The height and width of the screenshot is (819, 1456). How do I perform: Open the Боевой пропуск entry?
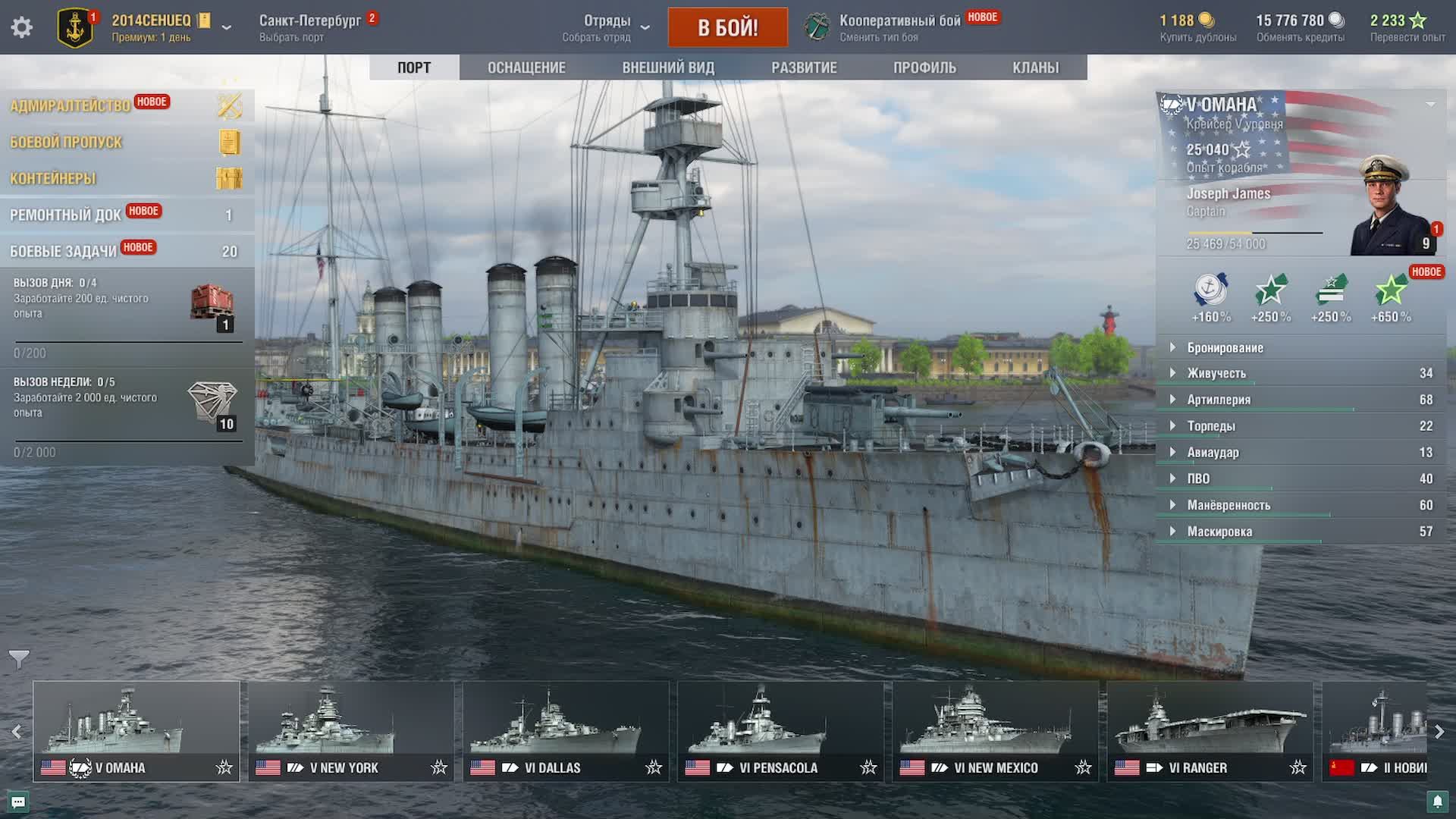66,142
